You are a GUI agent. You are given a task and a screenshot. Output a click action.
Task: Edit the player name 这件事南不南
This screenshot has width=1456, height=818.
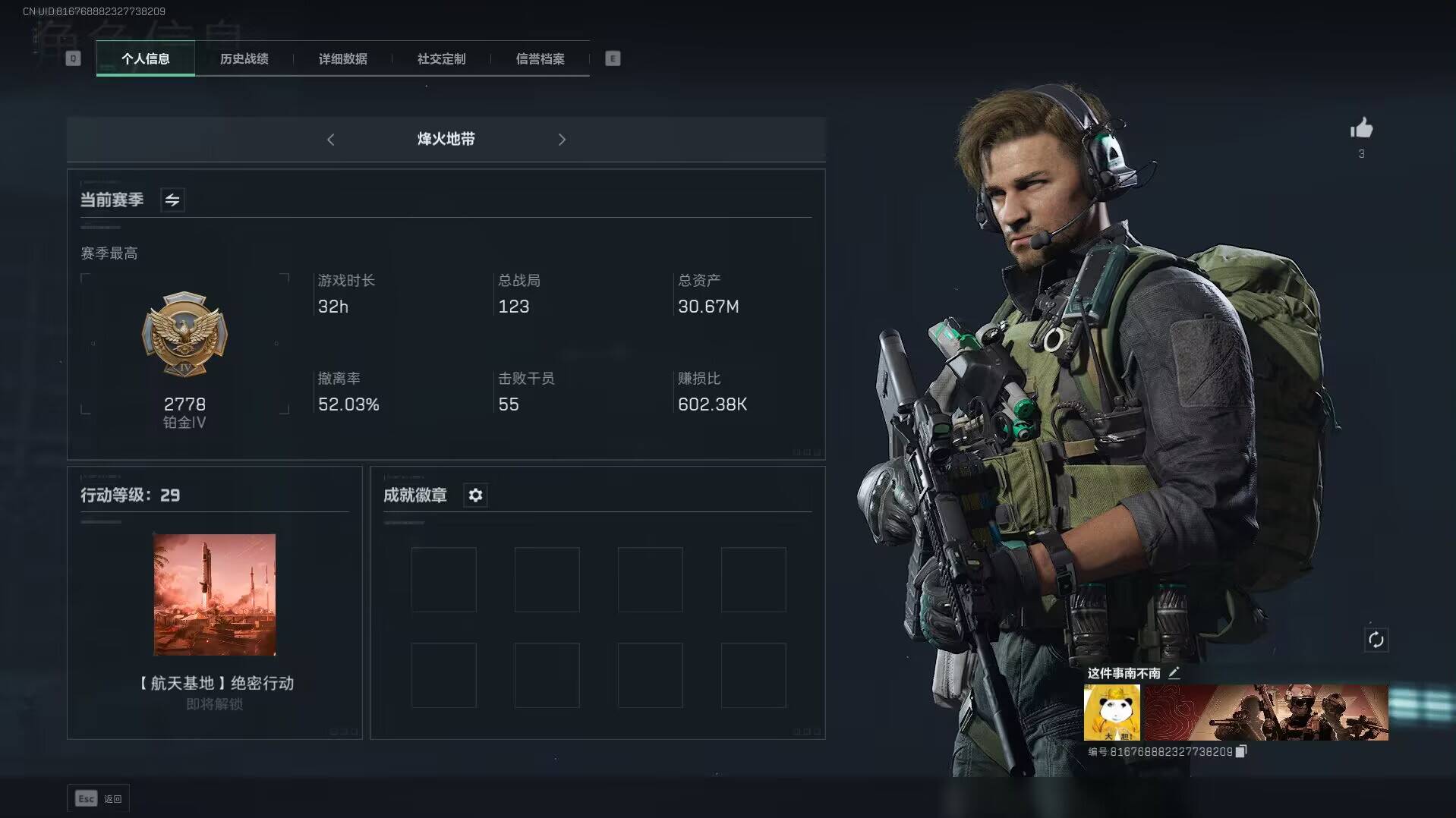pos(1174,672)
